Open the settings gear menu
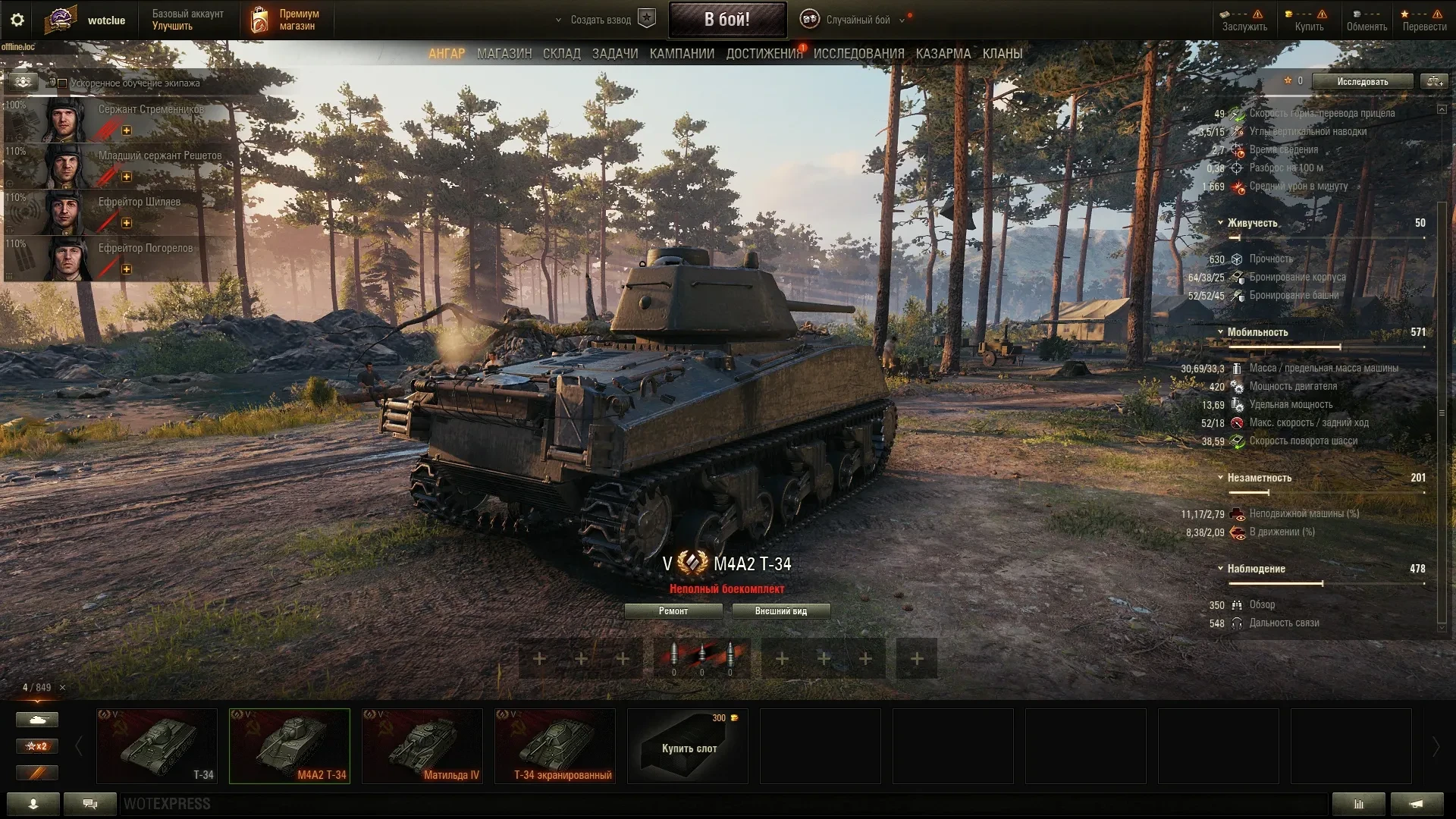This screenshot has height=819, width=1456. tap(17, 20)
